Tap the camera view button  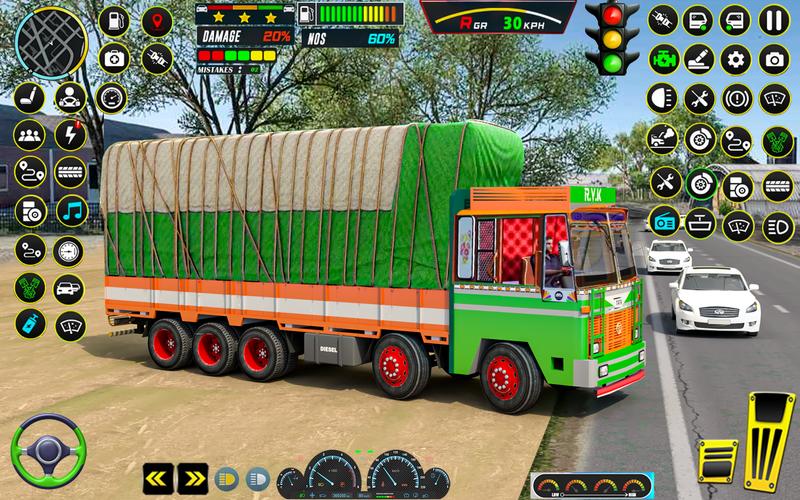772,59
